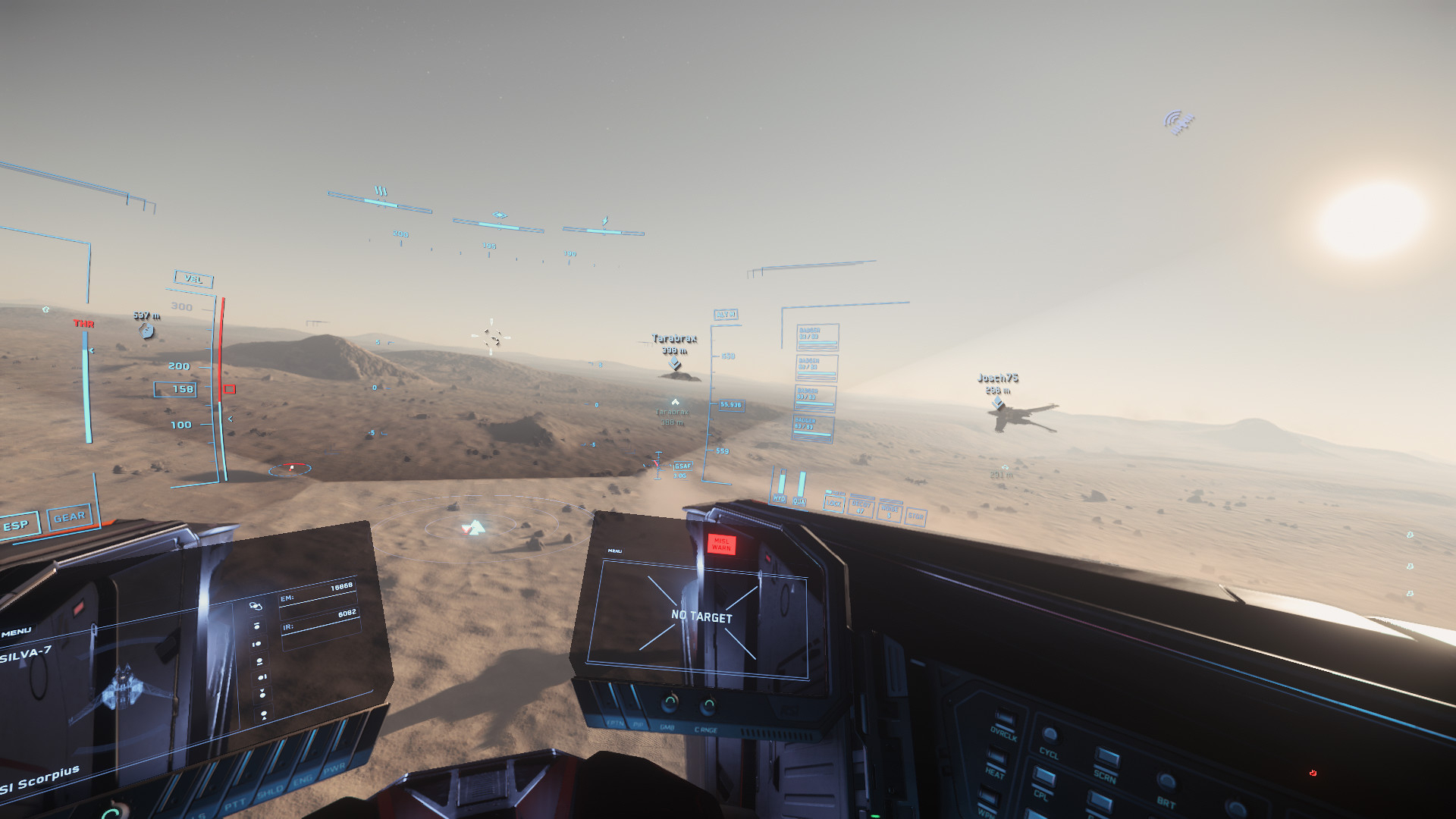Click the GMB knob below target display
The width and height of the screenshot is (1456, 819).
[x=668, y=704]
